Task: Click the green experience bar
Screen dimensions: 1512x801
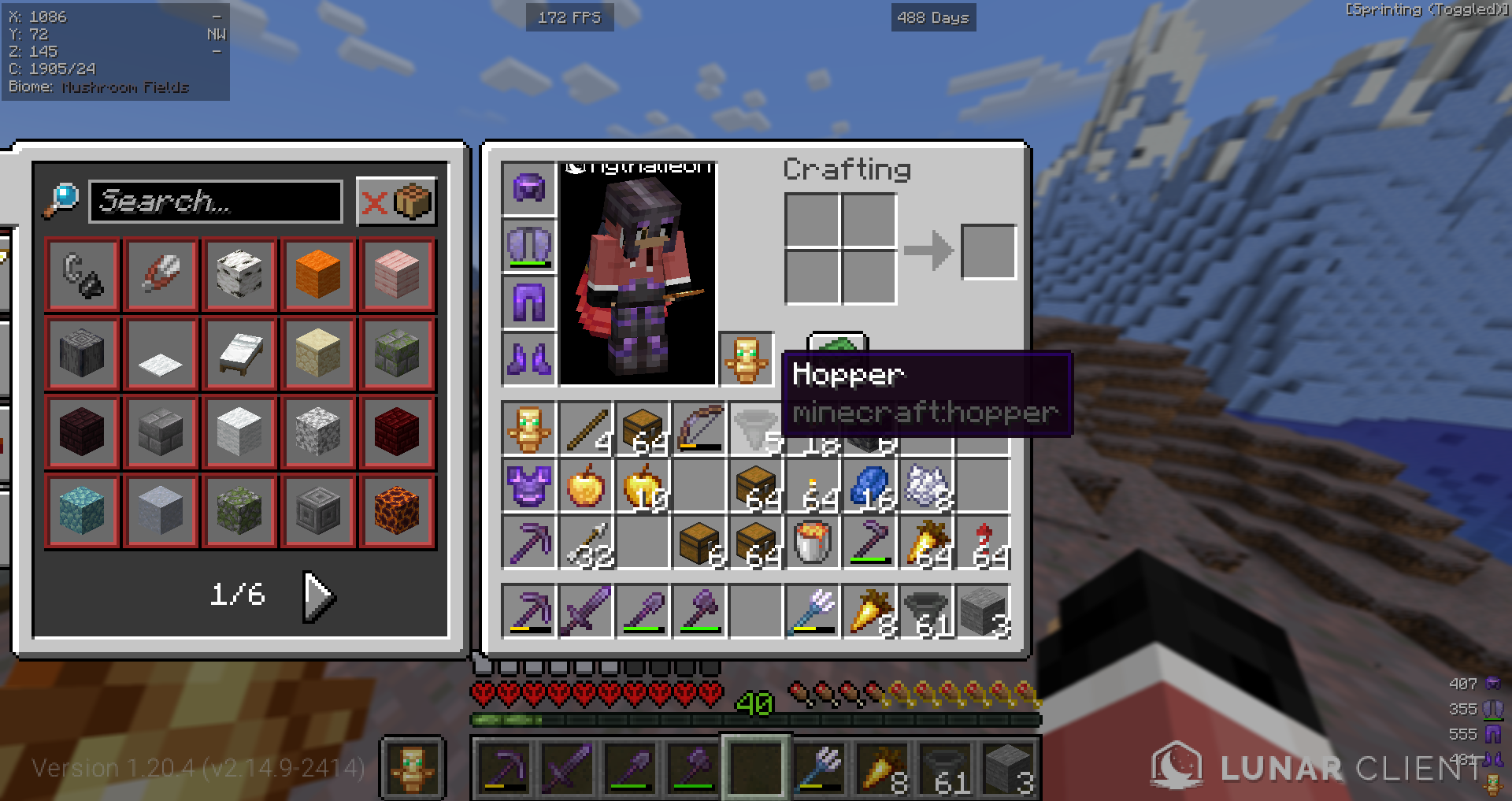Action: pyautogui.click(x=756, y=718)
